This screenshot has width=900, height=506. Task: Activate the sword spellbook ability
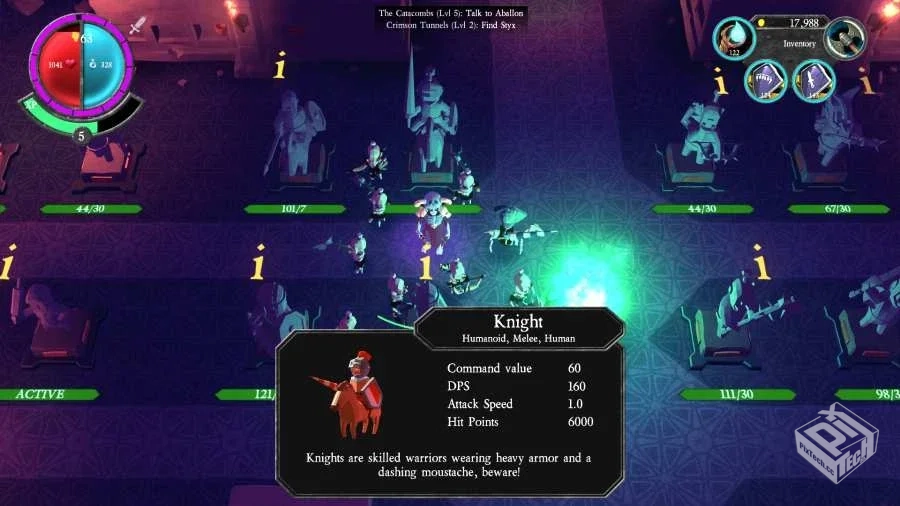pos(814,81)
